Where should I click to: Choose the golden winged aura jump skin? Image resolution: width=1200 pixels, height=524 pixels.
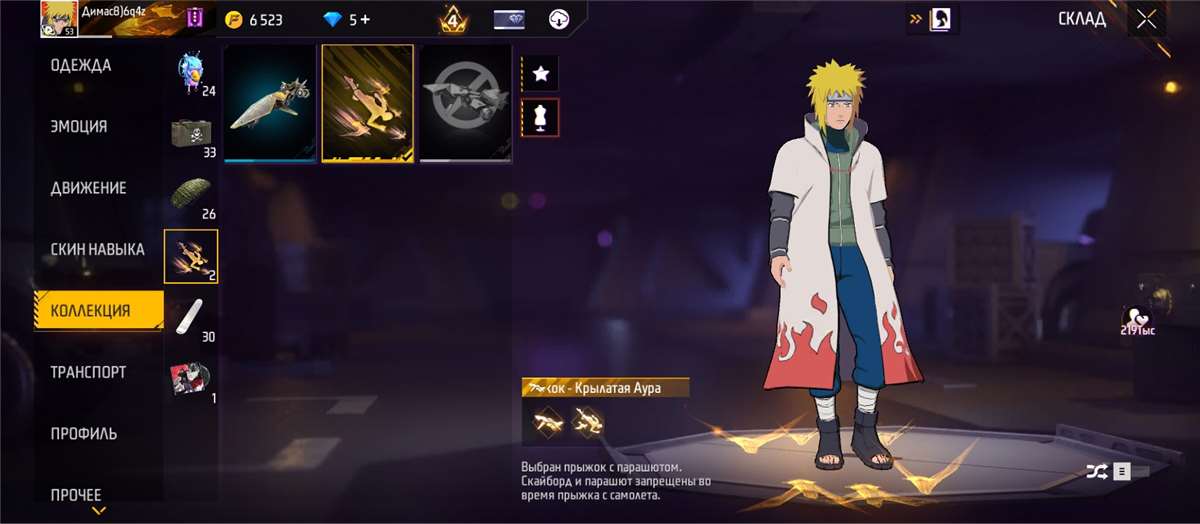pyautogui.click(x=367, y=103)
